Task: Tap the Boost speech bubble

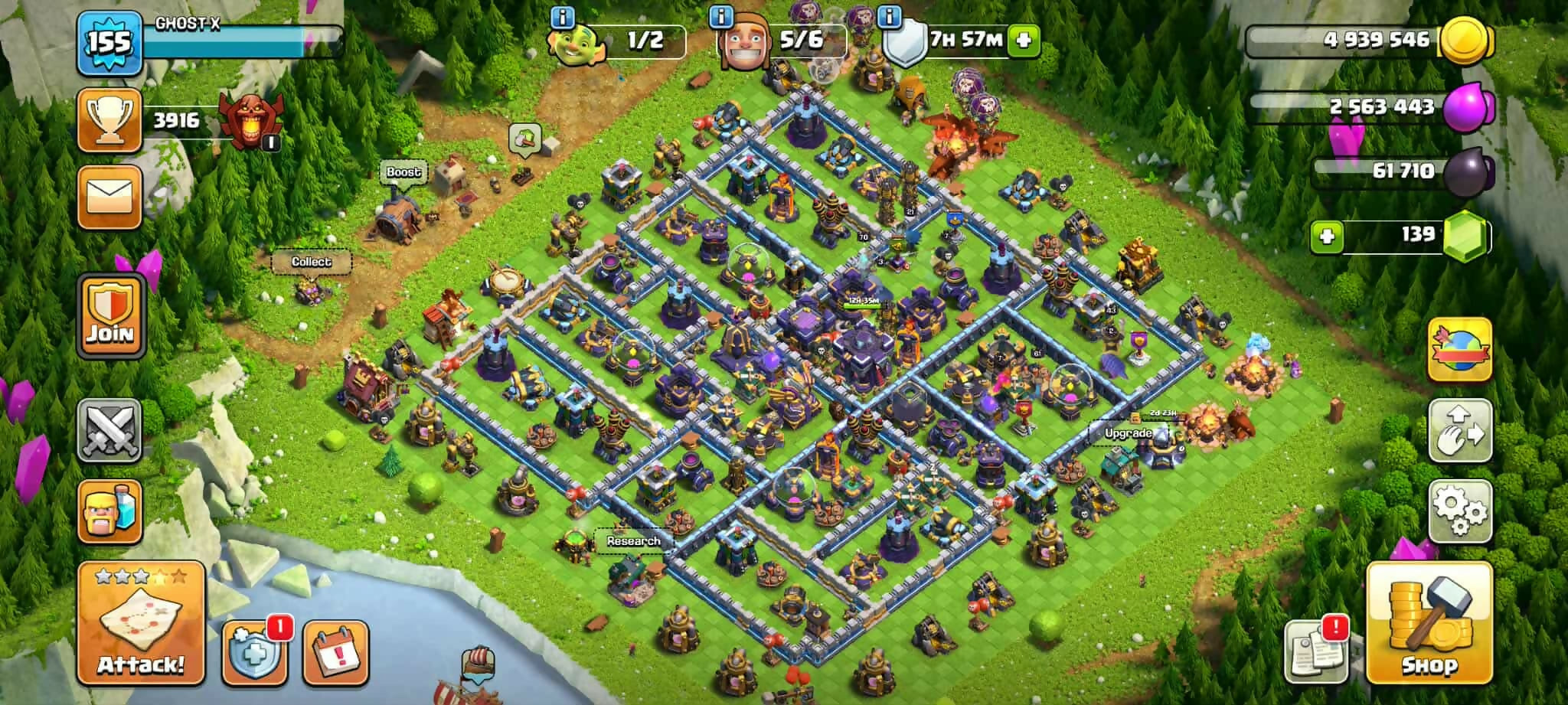Action: pyautogui.click(x=403, y=172)
